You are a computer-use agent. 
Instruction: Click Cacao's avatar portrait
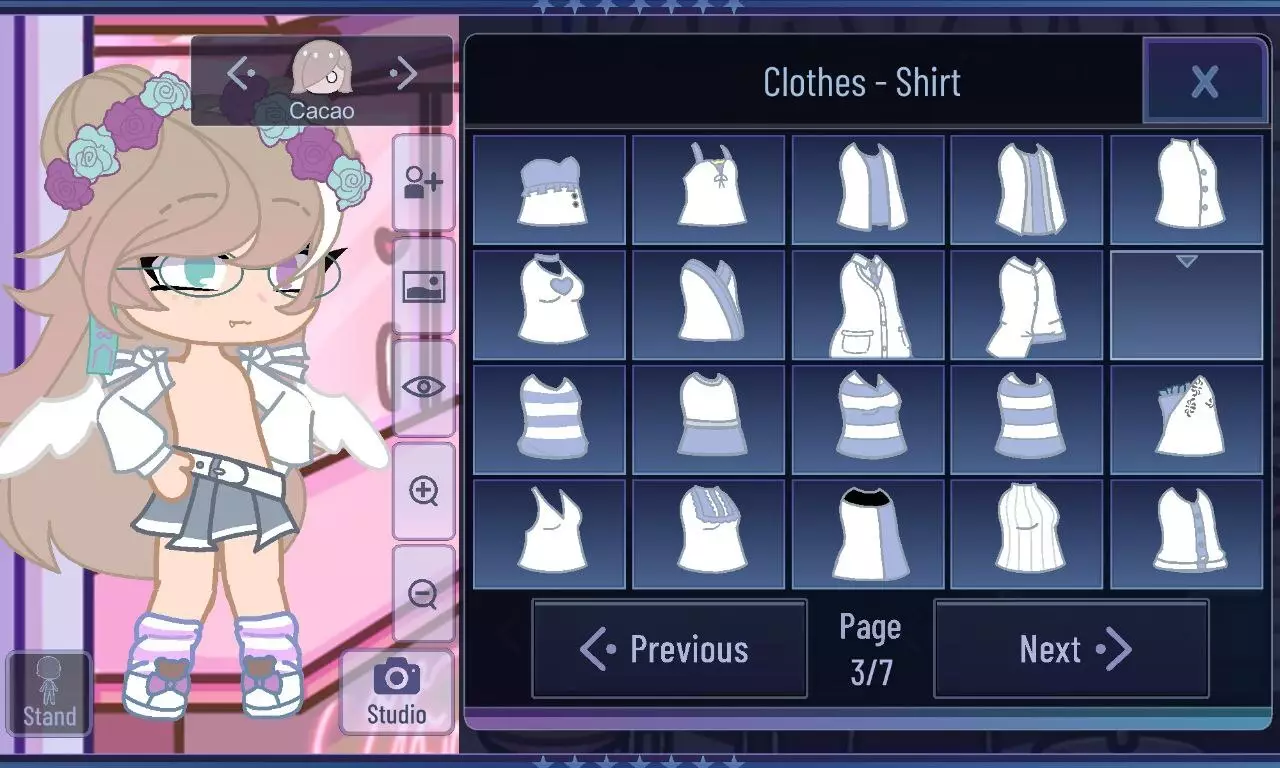[320, 70]
